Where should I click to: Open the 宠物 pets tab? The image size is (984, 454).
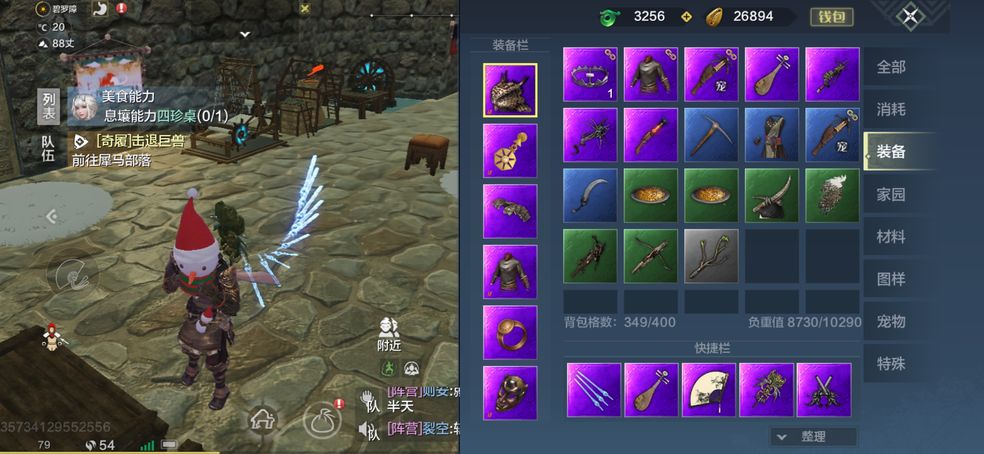tap(891, 321)
